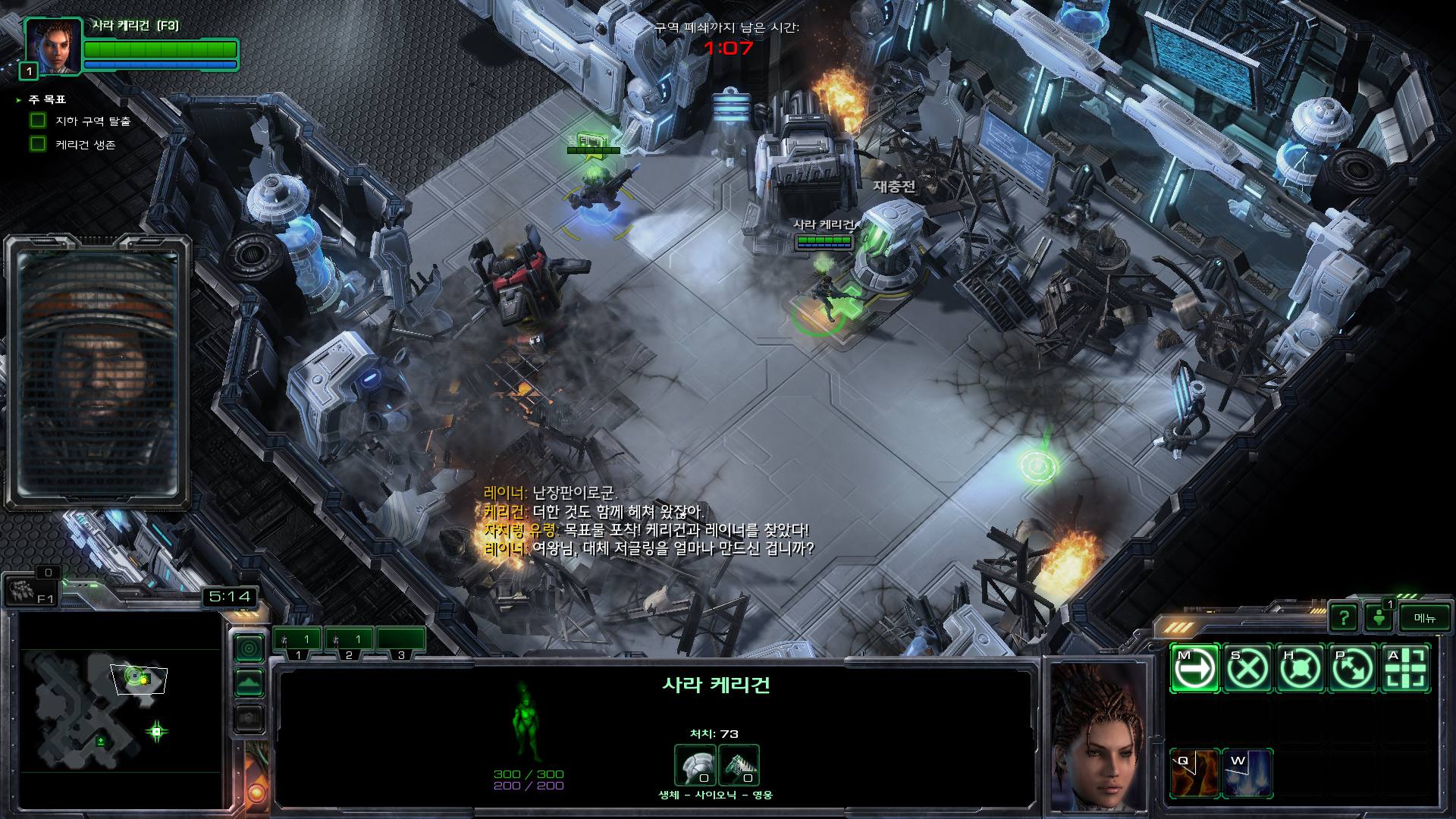Screen dimensions: 1456x819
Task: Activate the minimap ping signal button
Action: point(249,648)
